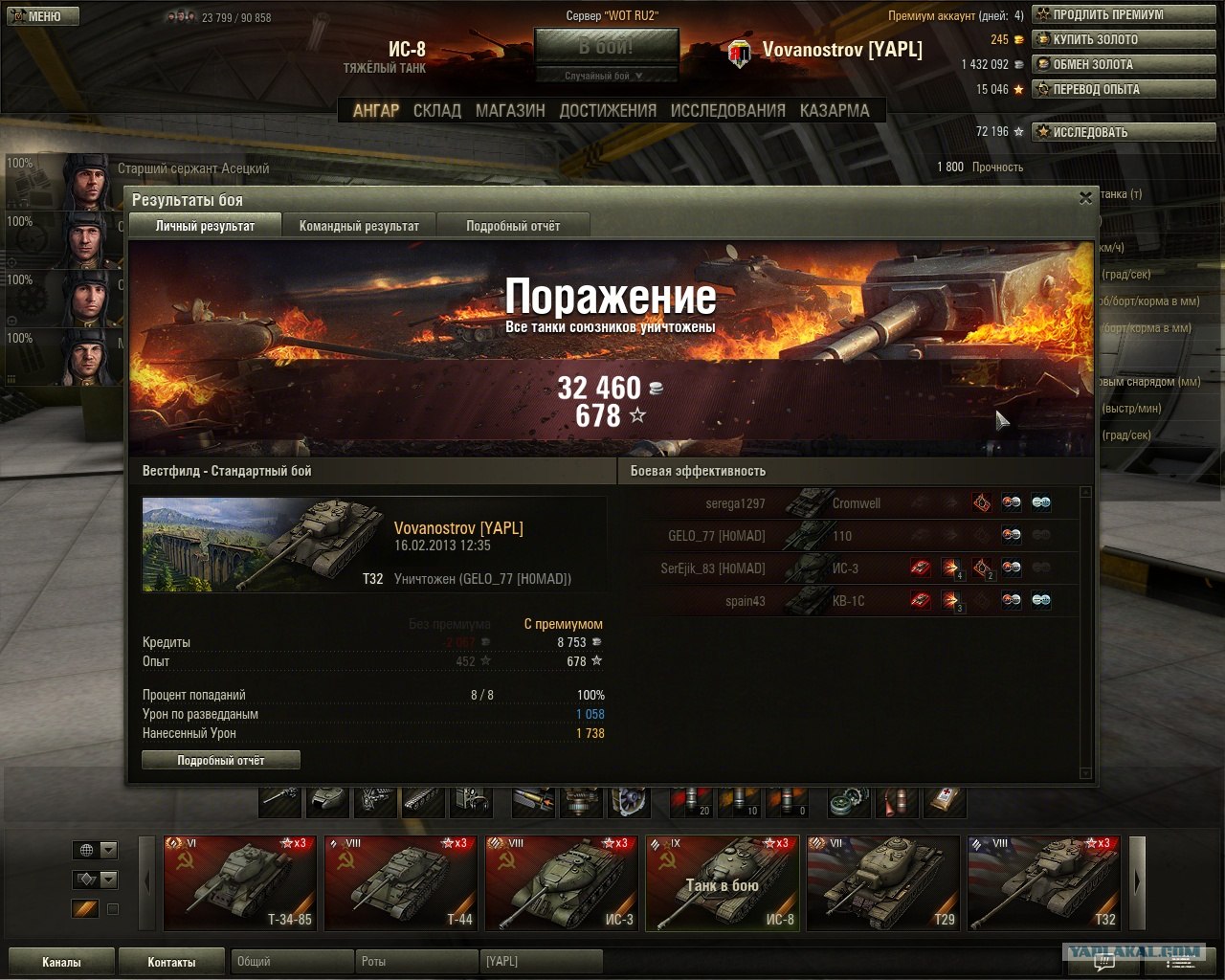The image size is (1225, 980).
Task: Open the Каналы chat channels
Action: 61,962
